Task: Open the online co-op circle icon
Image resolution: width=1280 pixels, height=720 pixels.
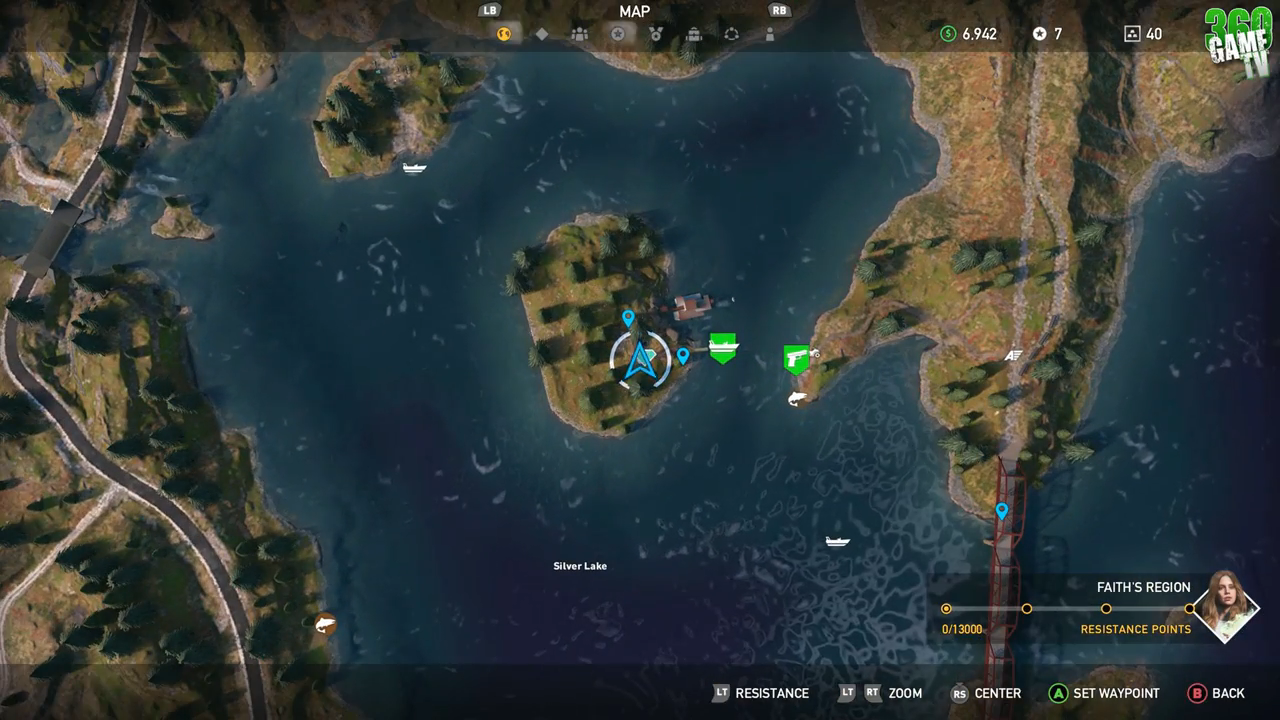Action: tap(732, 33)
